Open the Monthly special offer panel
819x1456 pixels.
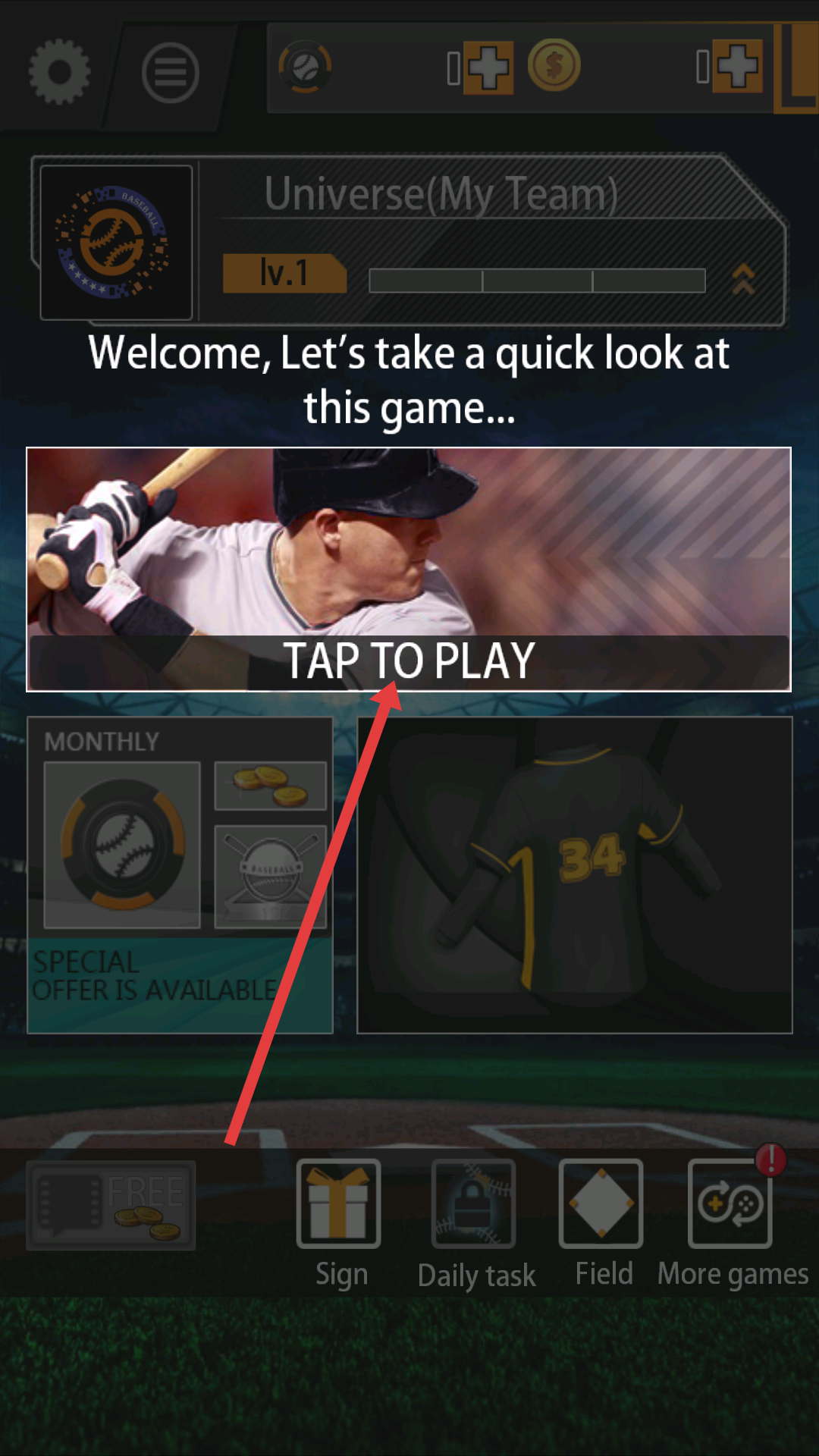coord(180,875)
